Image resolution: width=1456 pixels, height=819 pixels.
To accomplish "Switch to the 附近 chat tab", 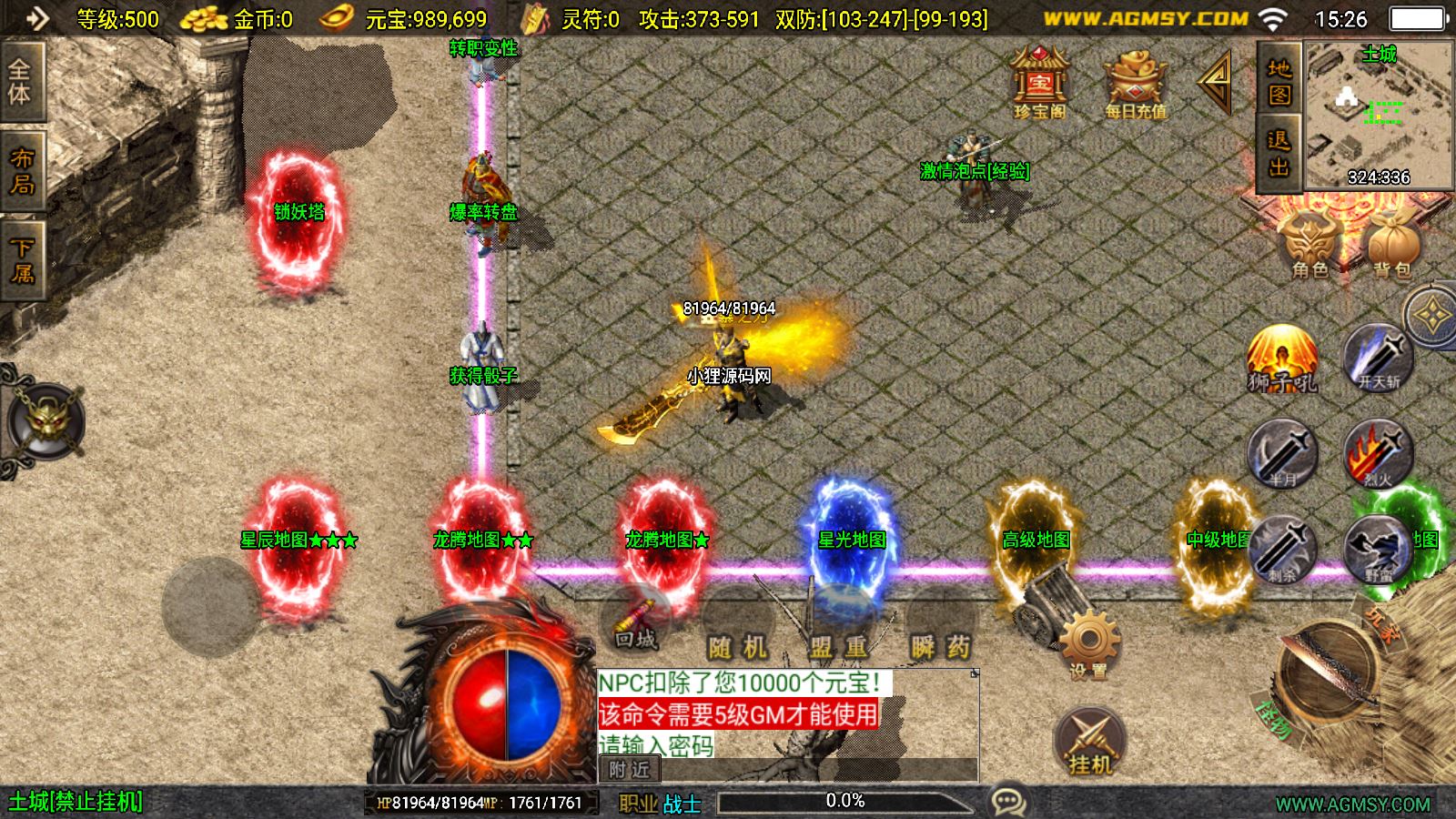I will click(x=629, y=770).
